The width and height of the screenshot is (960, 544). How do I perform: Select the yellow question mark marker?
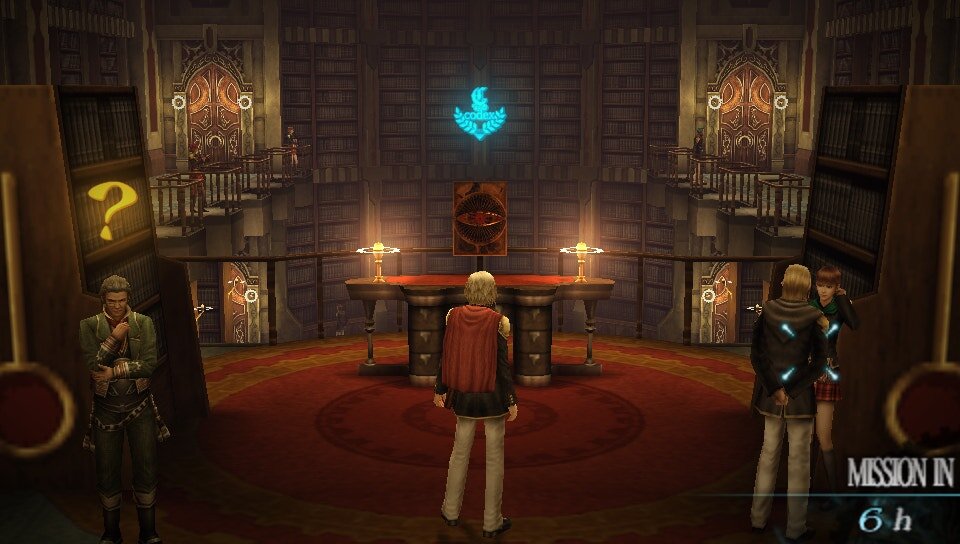tap(111, 210)
